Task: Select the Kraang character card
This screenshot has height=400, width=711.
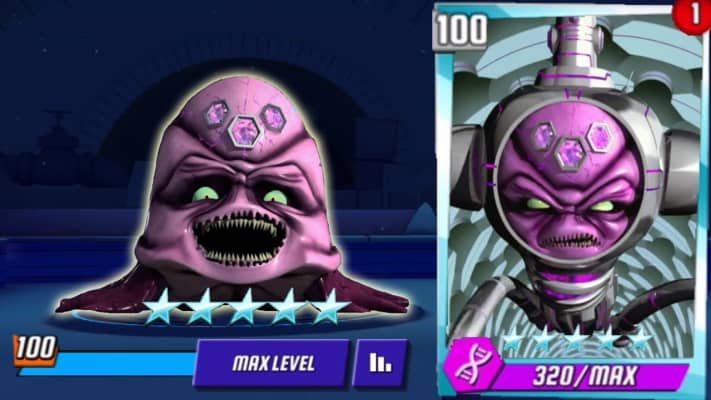Action: click(x=566, y=190)
